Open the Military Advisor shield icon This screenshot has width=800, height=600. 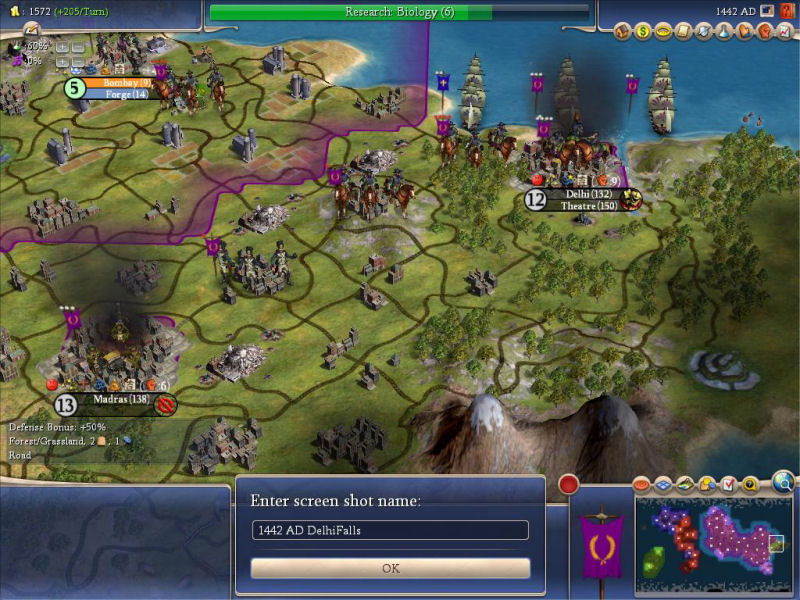701,31
